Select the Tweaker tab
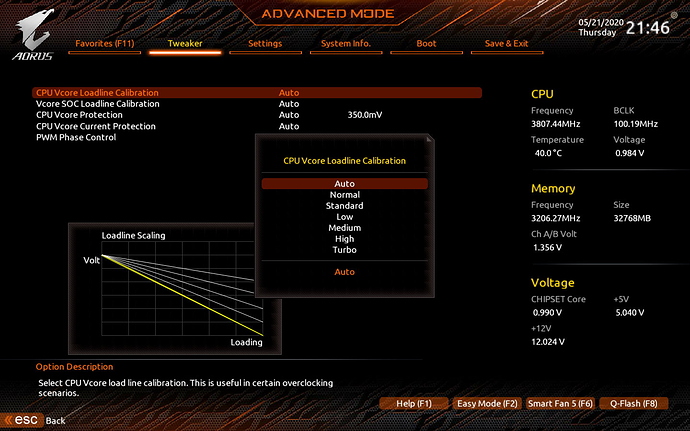This screenshot has height=431, width=690. (x=185, y=44)
